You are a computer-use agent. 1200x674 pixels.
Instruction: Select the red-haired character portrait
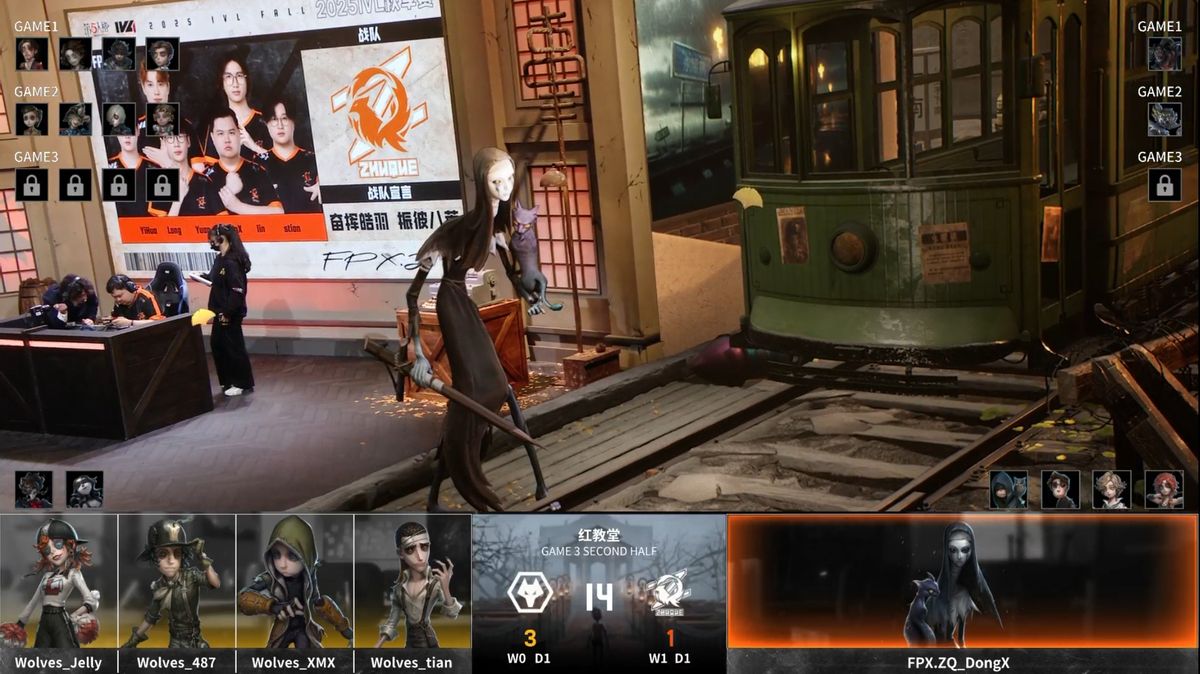[1164, 489]
